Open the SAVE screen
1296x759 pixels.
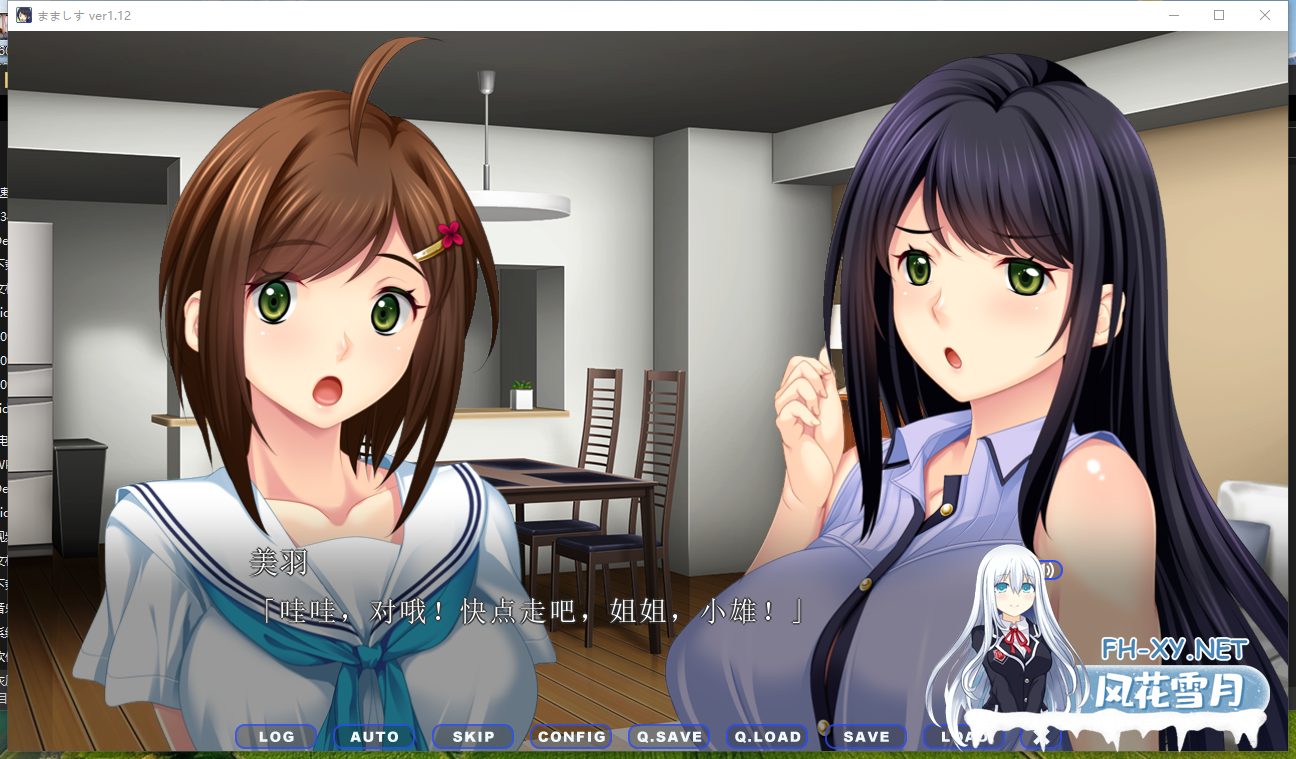coord(865,736)
